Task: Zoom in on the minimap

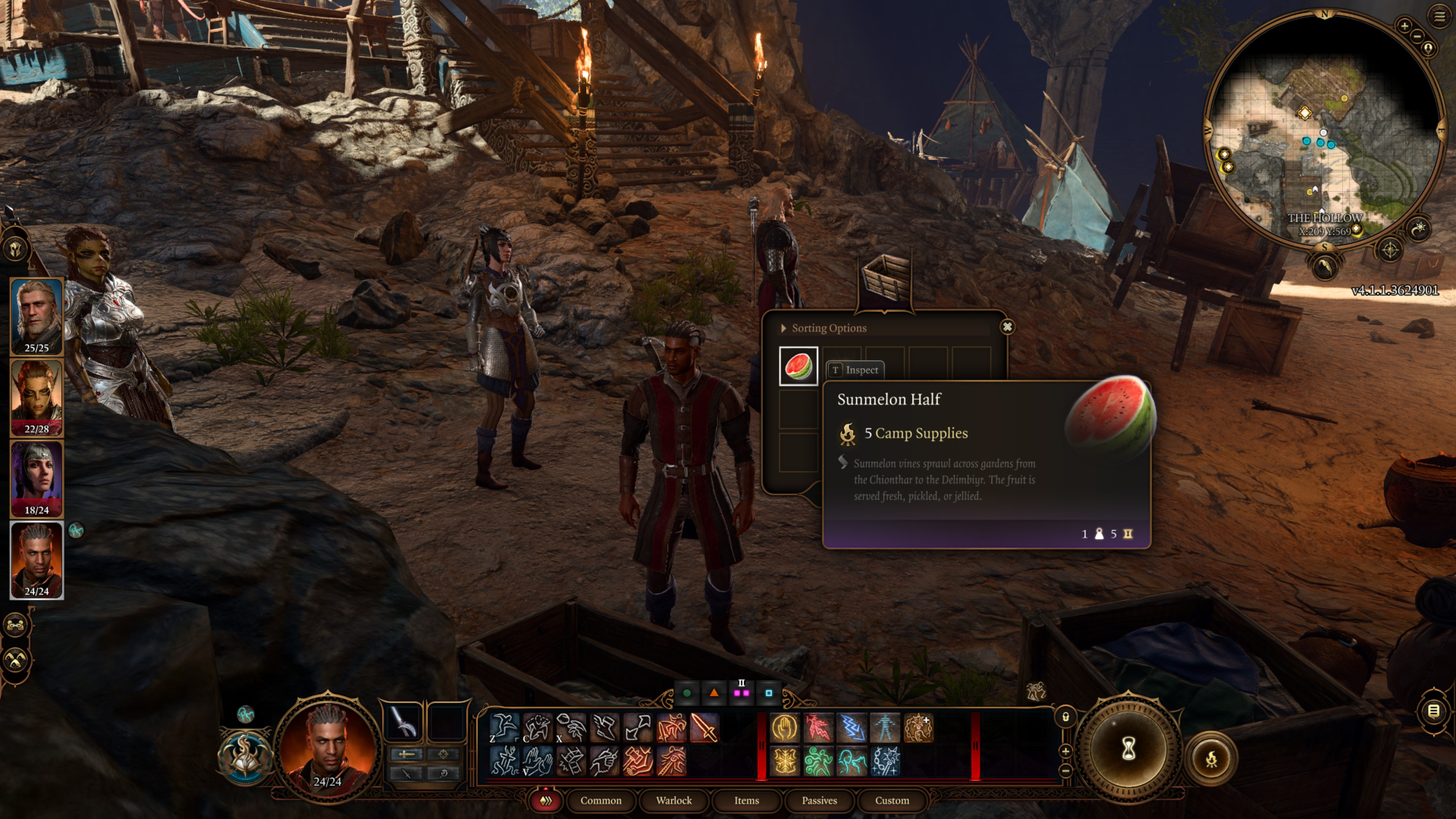Action: [x=1404, y=26]
